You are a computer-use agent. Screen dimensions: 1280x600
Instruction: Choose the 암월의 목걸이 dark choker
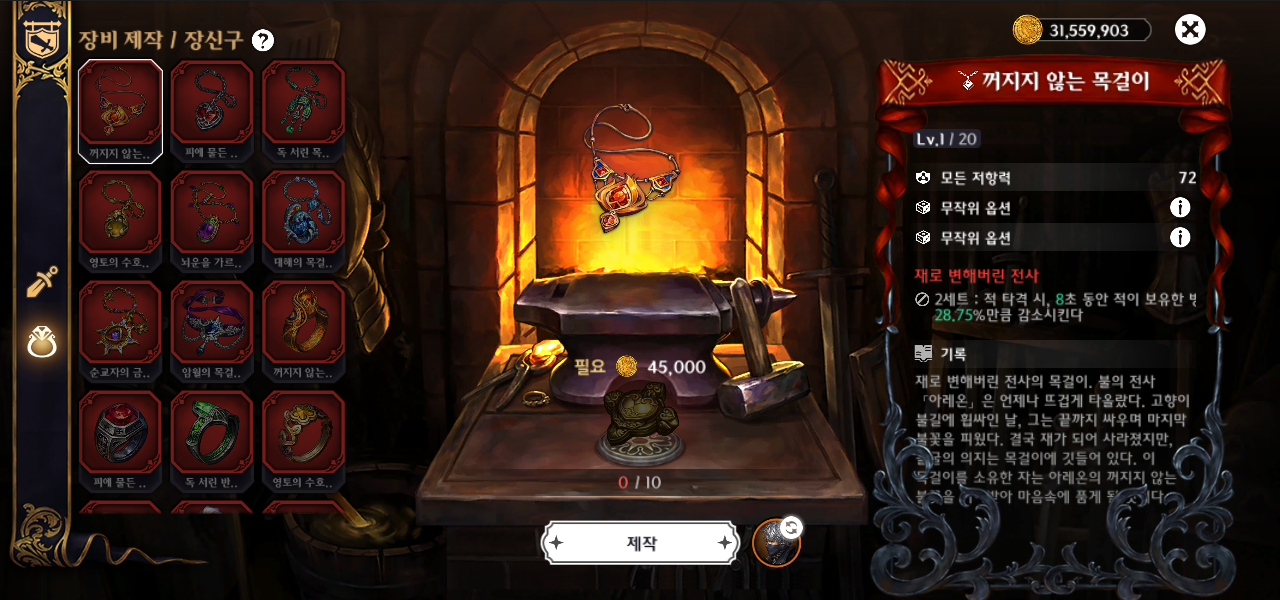click(212, 330)
